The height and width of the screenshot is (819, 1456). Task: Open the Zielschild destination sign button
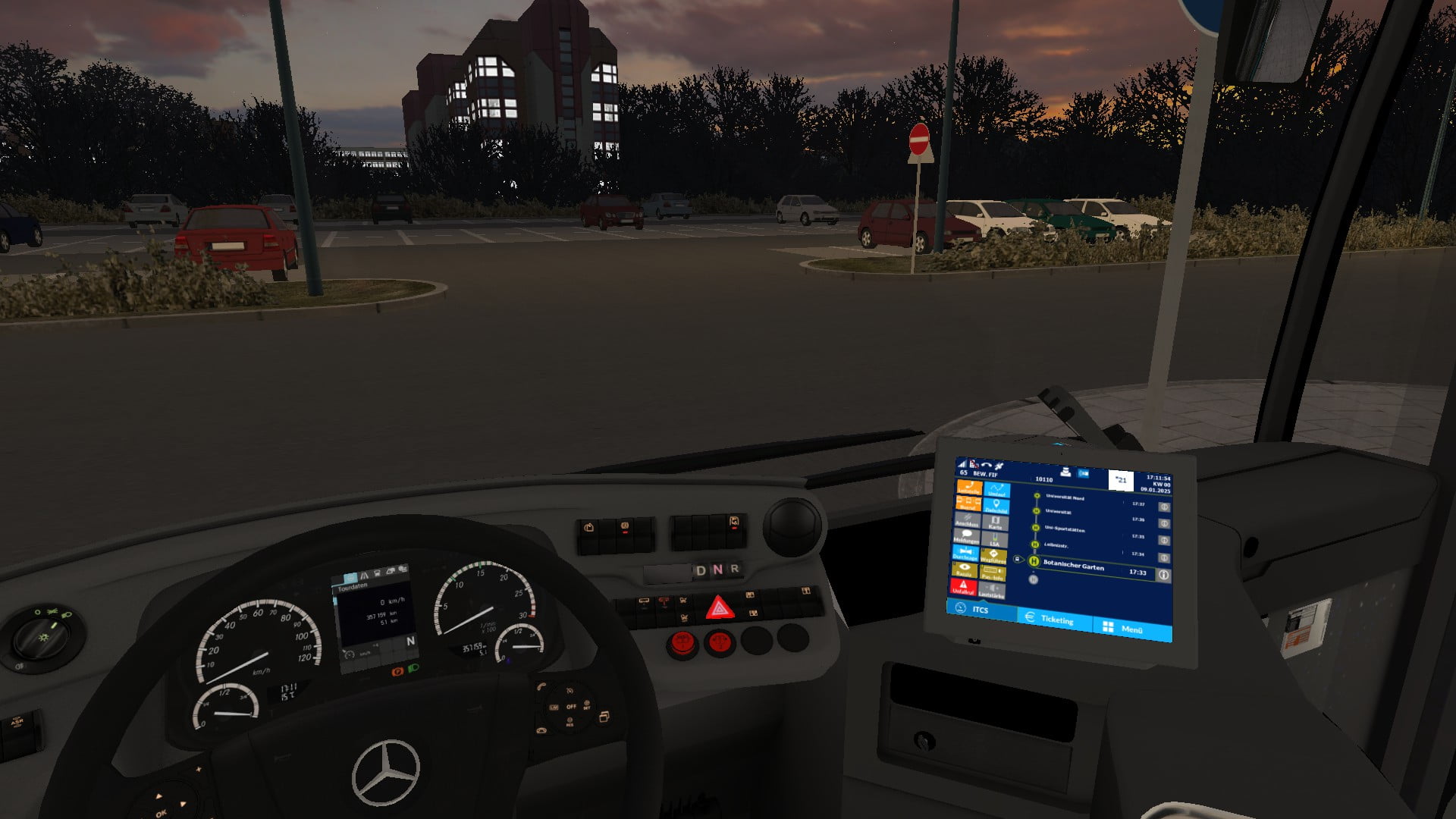click(x=996, y=507)
